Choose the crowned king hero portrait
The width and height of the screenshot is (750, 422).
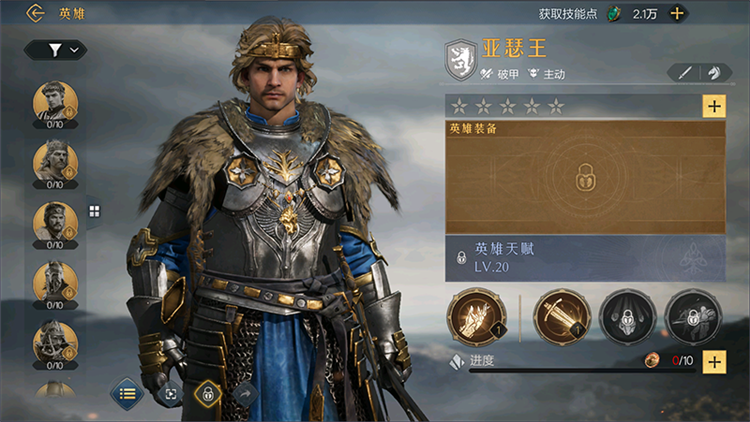coord(55,160)
